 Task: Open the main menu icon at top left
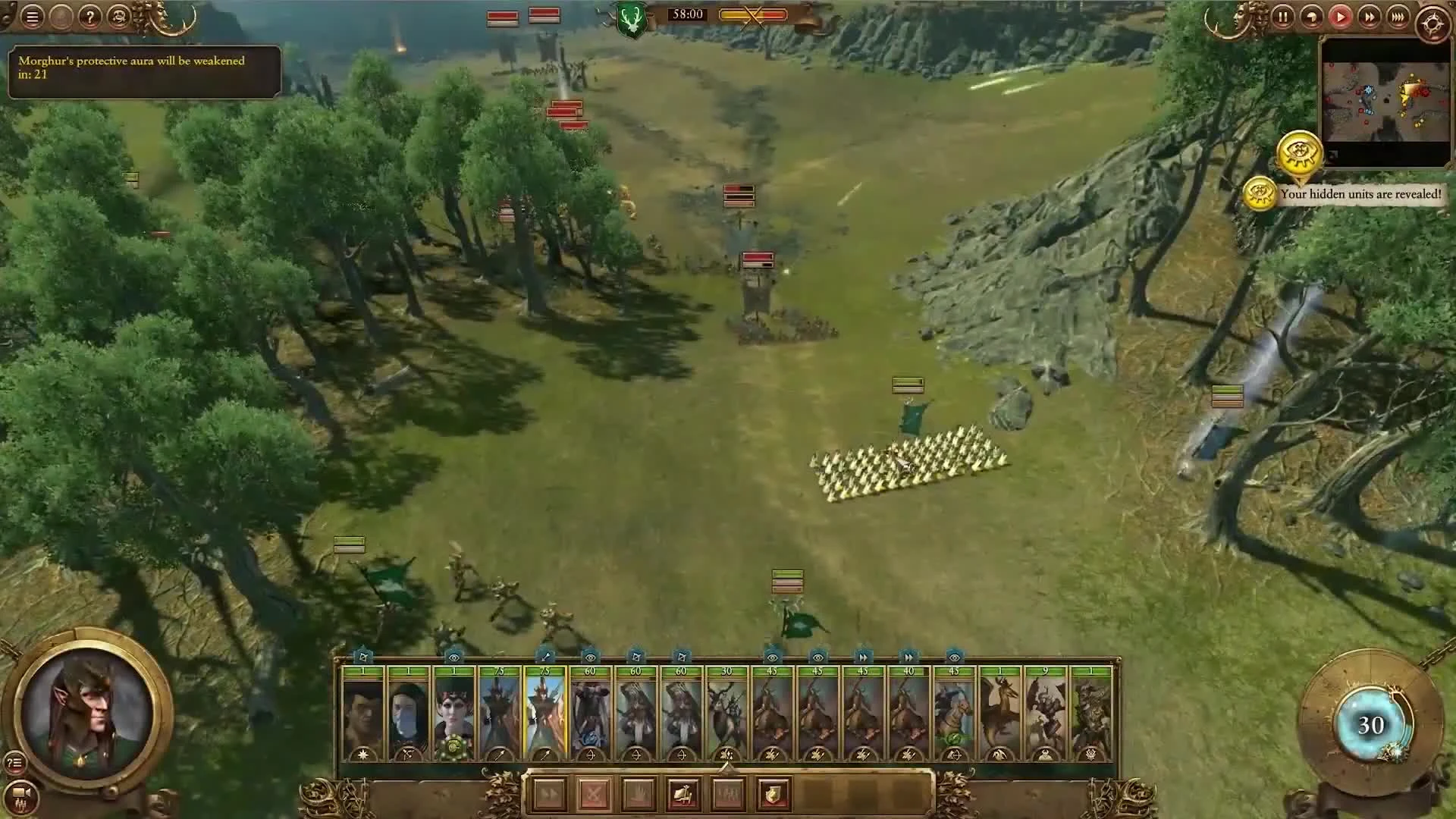point(30,17)
